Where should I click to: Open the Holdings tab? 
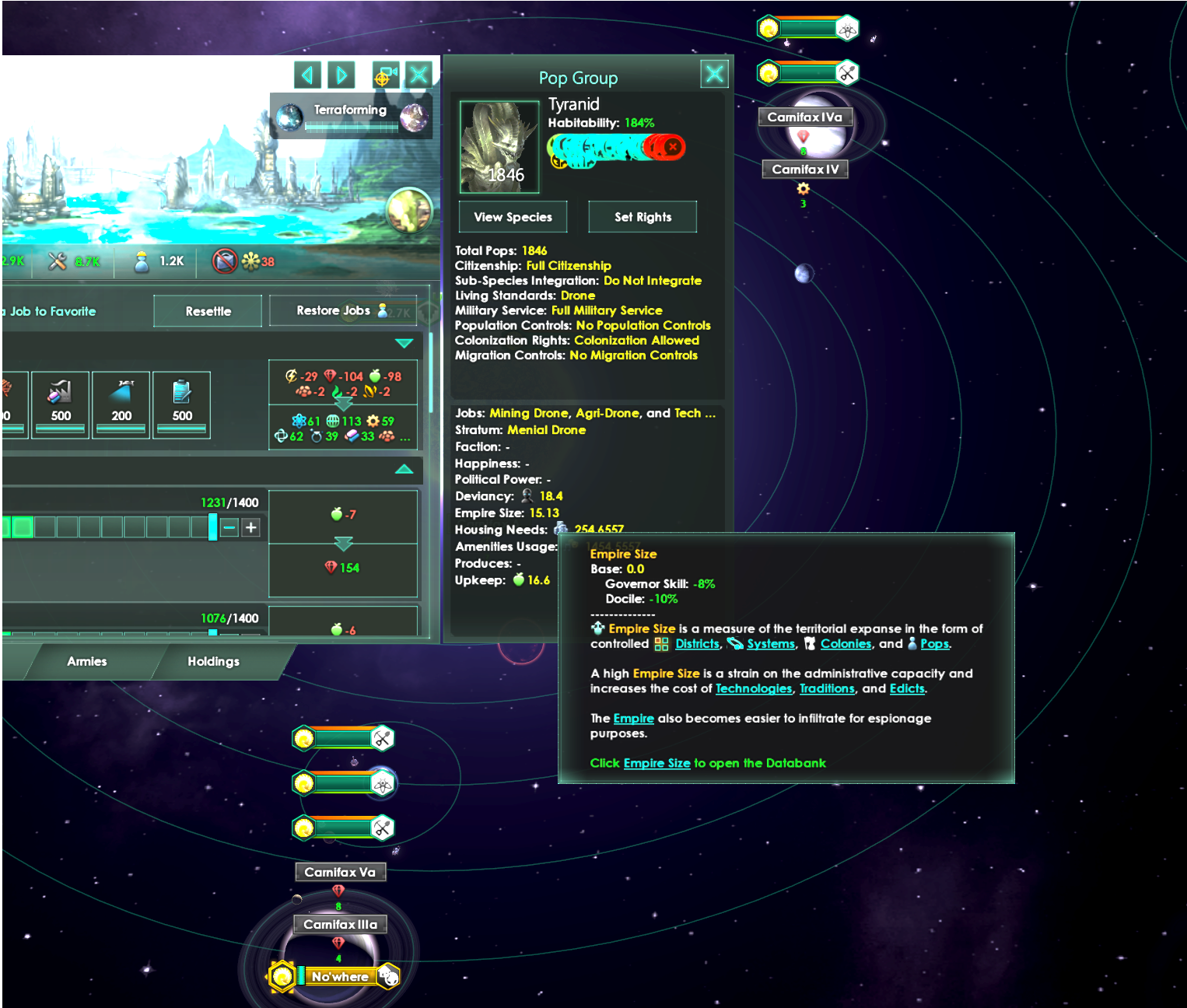213,661
